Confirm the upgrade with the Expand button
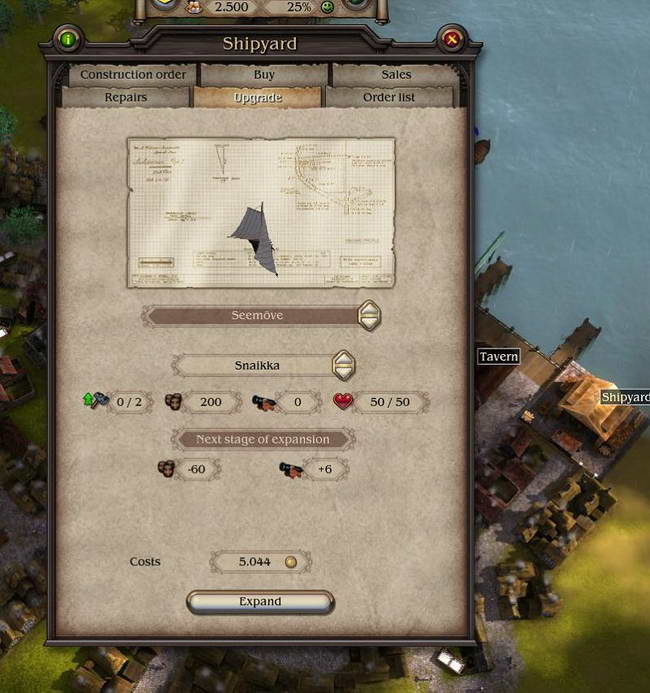The height and width of the screenshot is (693, 650). (x=260, y=602)
